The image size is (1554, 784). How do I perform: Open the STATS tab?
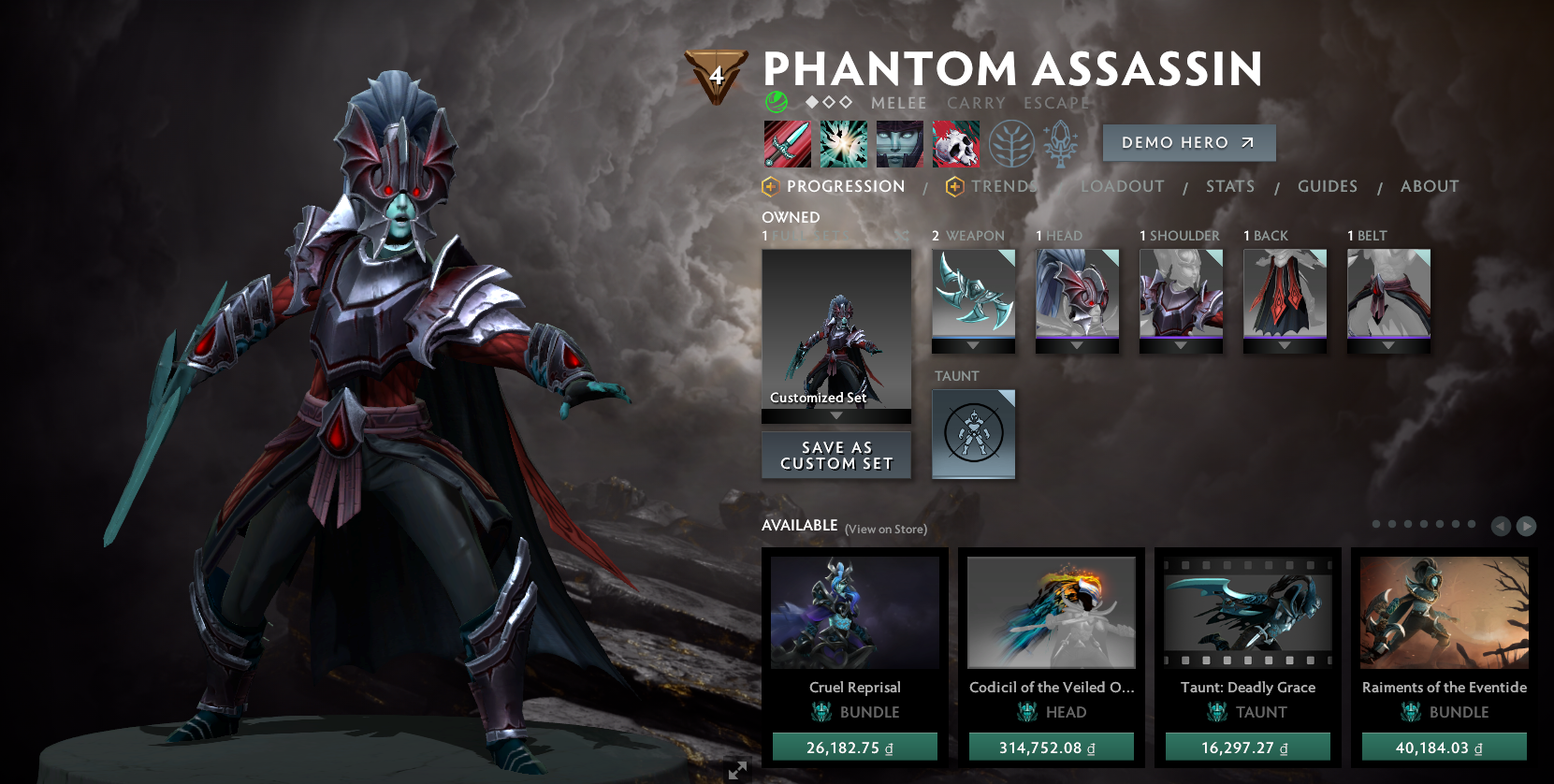pos(1230,186)
